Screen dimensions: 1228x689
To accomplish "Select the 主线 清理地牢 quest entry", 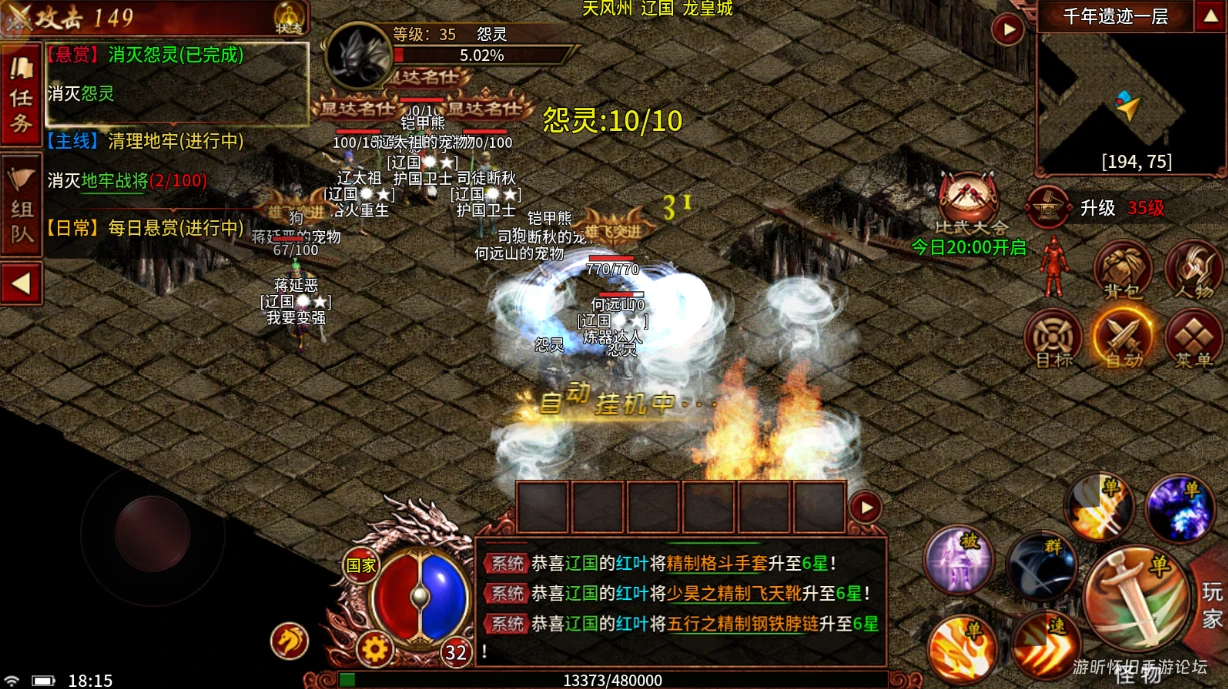I will point(146,142).
